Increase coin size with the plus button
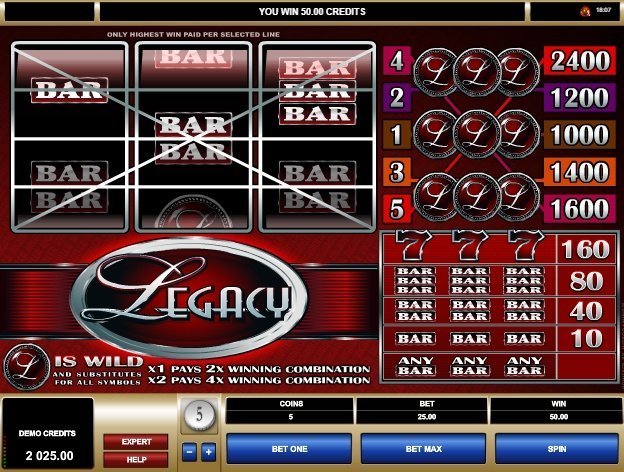Screen dimensions: 624x472 pos(208,452)
